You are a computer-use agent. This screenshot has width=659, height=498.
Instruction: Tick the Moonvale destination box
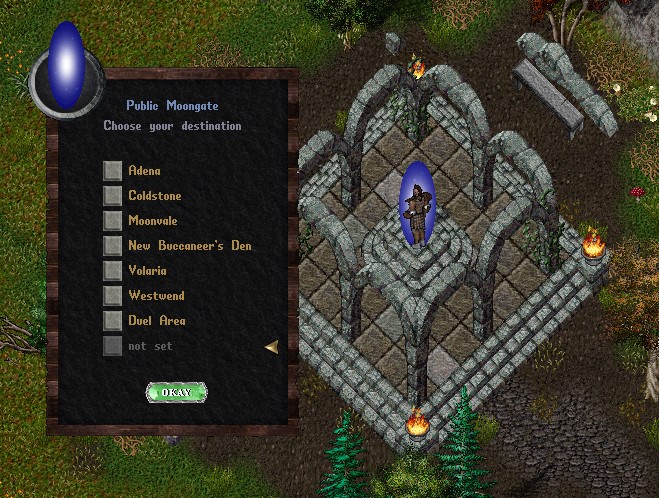(x=113, y=221)
